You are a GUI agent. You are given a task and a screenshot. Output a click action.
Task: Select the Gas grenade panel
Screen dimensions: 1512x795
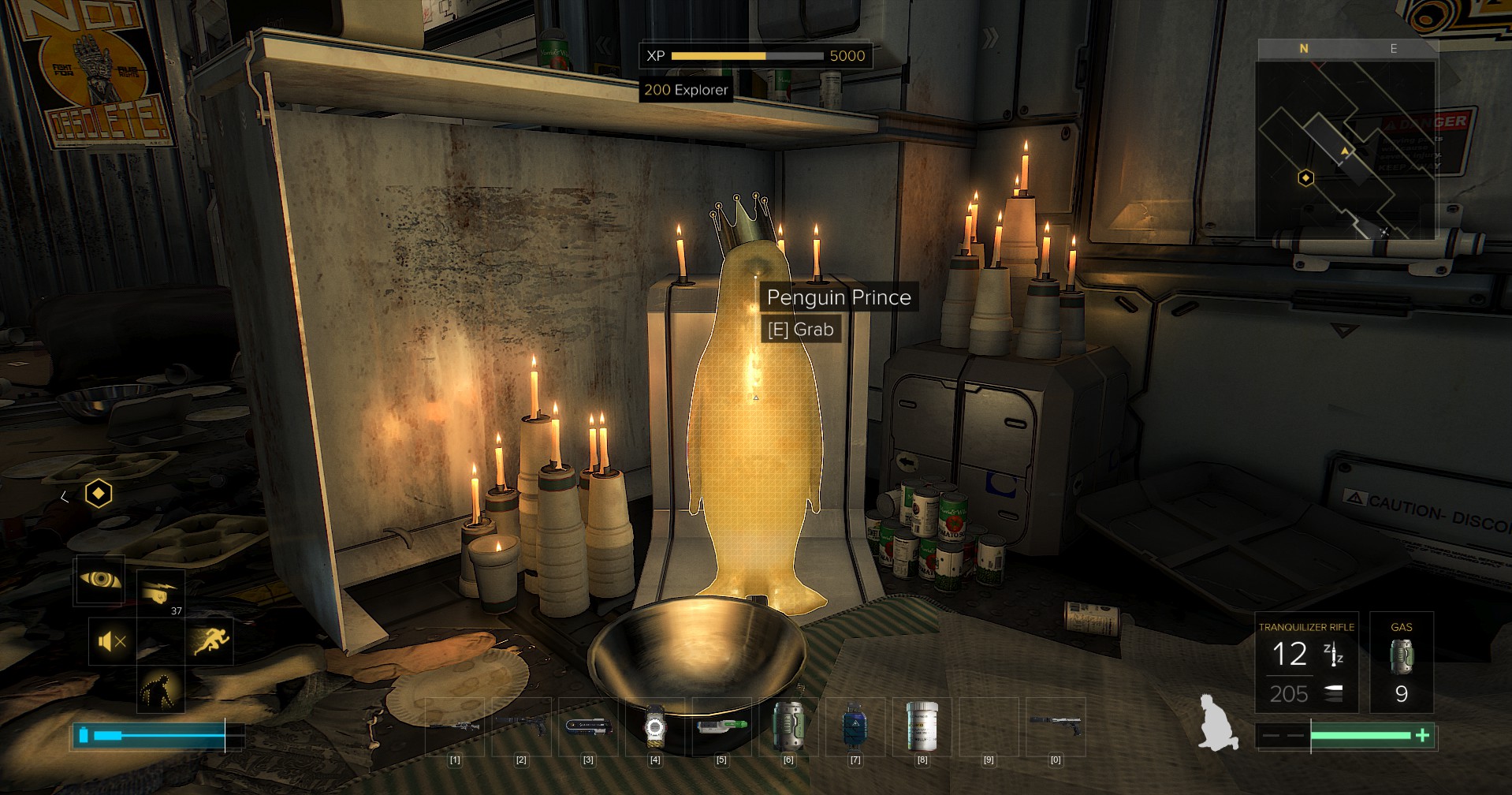(1401, 662)
